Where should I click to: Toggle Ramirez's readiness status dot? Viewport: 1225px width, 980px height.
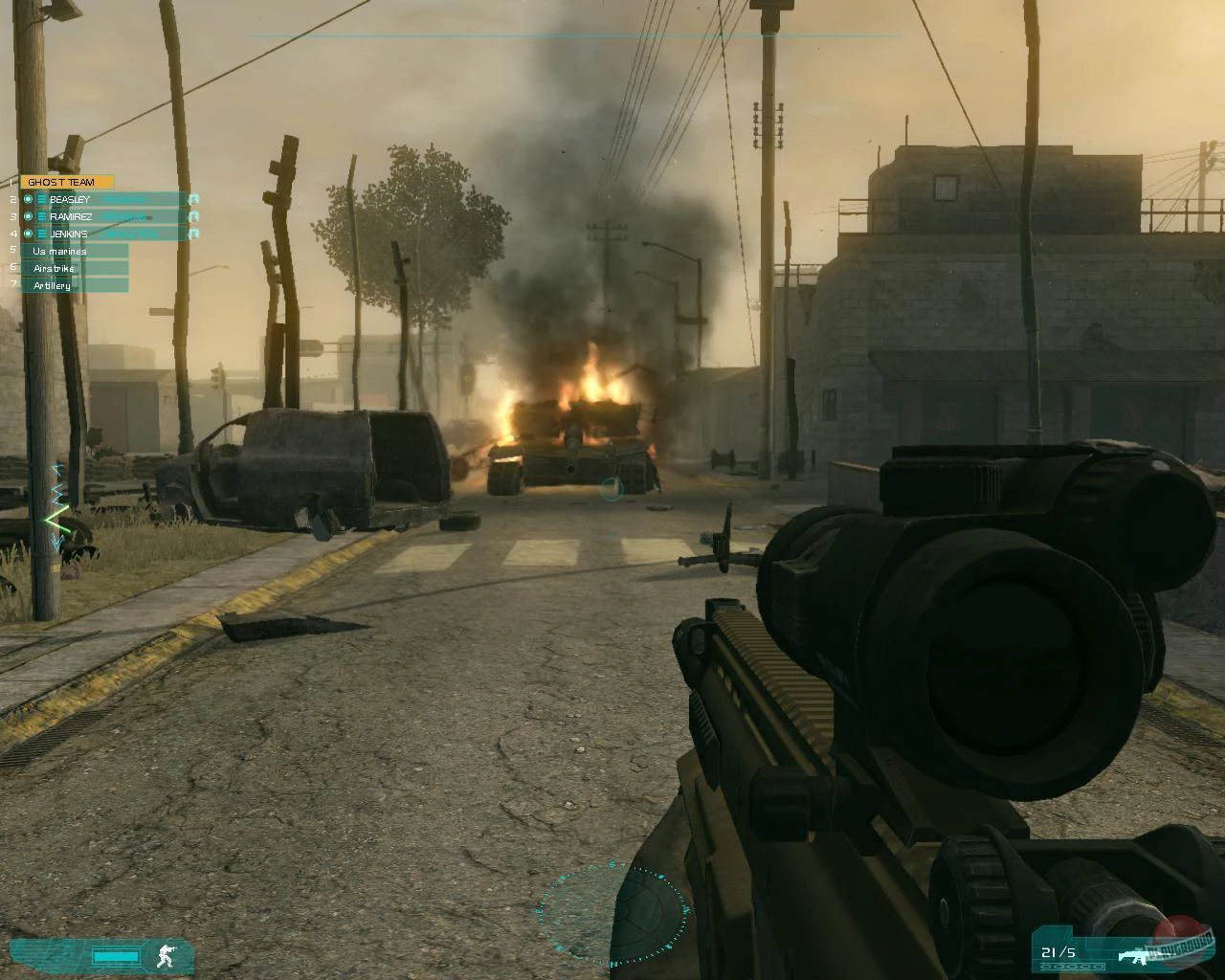click(29, 216)
